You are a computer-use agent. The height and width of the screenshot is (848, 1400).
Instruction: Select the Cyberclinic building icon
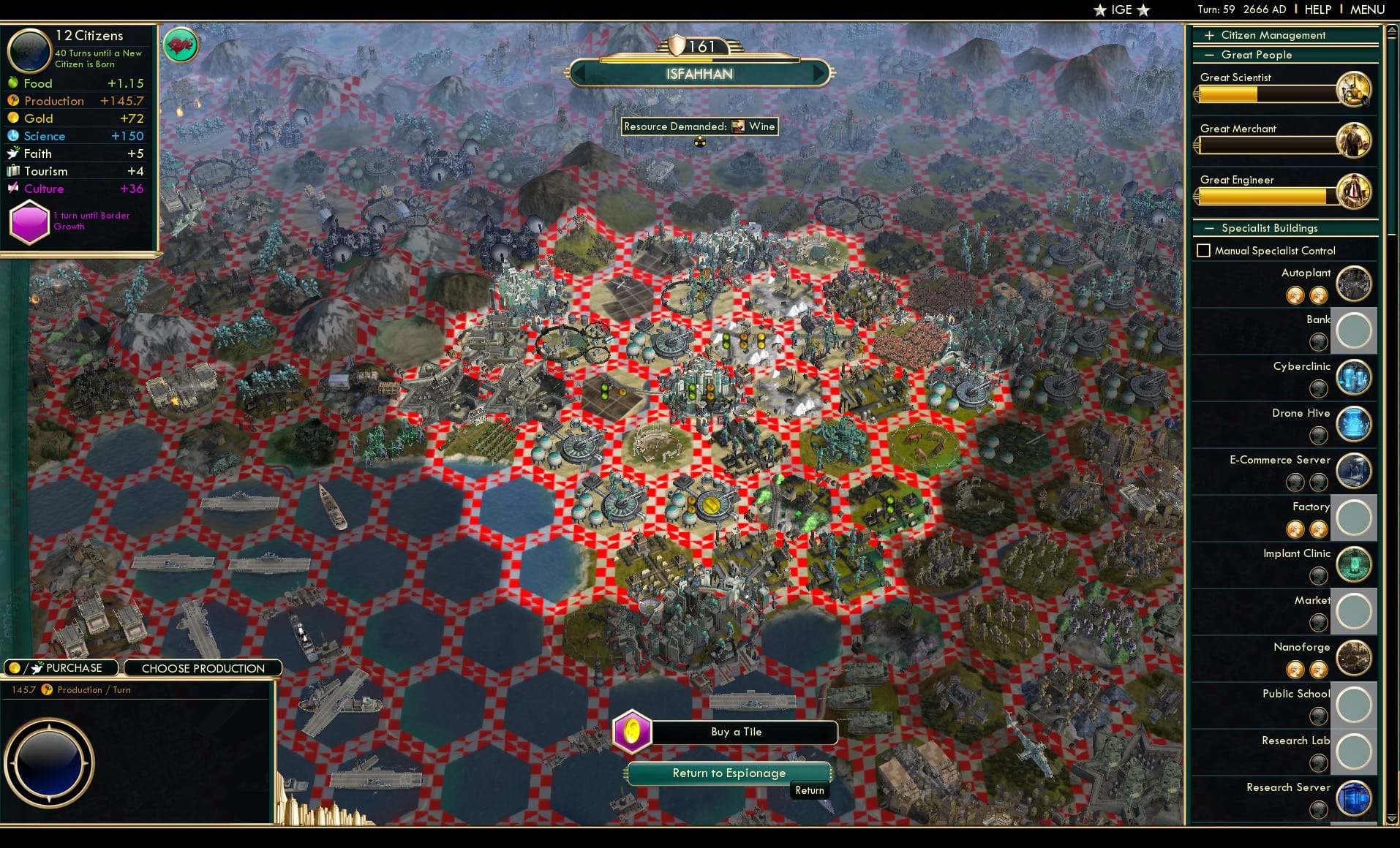point(1354,378)
